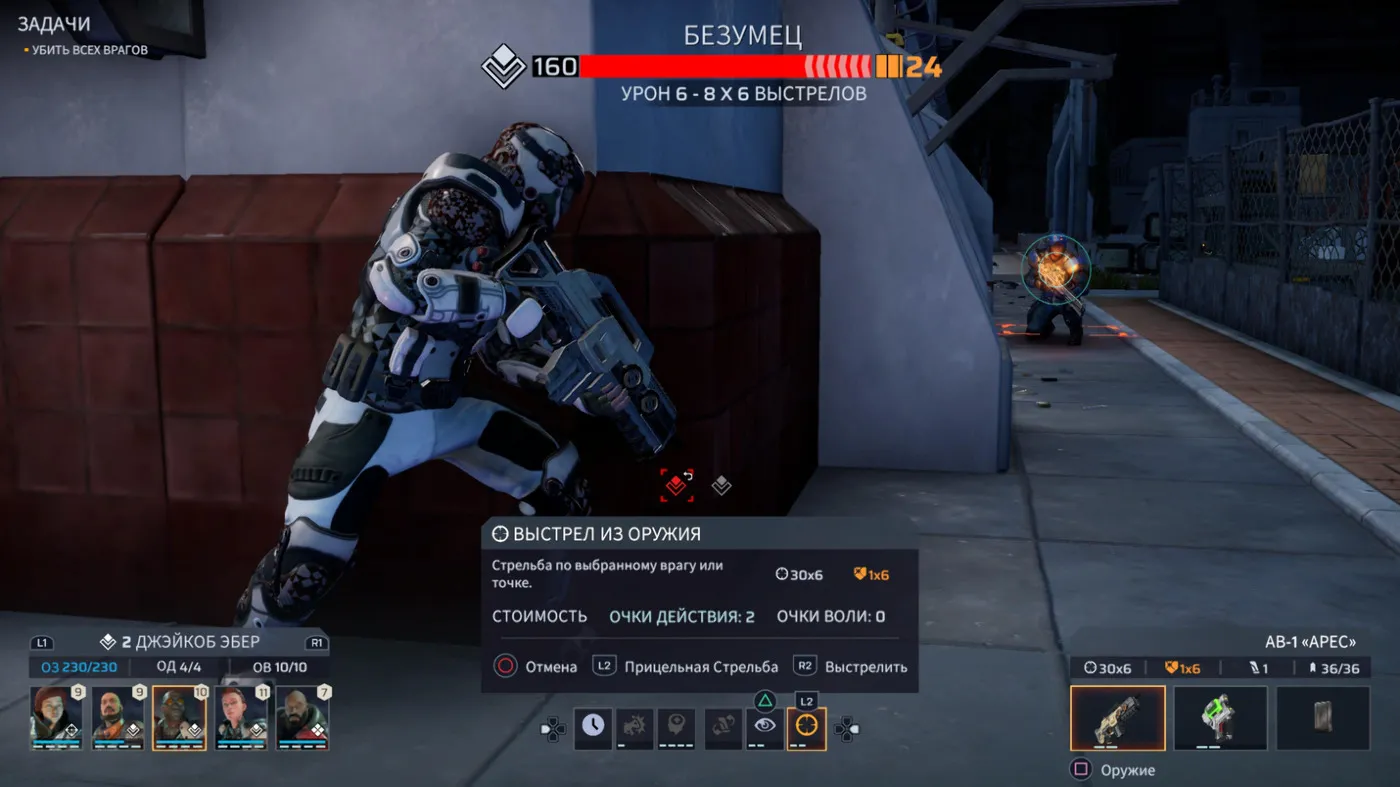This screenshot has width=1400, height=787.
Task: Choose the grey secondary target marker
Action: tap(721, 486)
